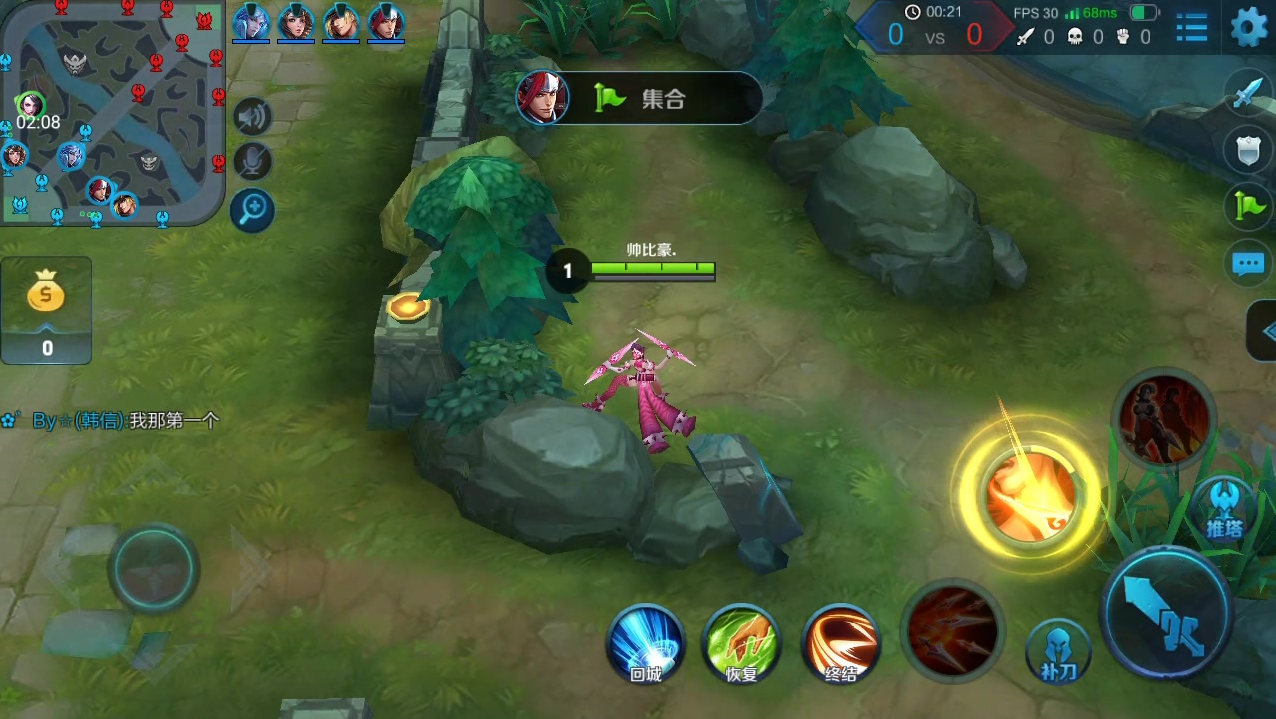Tap the movement joystick
Screen dimensions: 1276x719
pyautogui.click(x=153, y=568)
